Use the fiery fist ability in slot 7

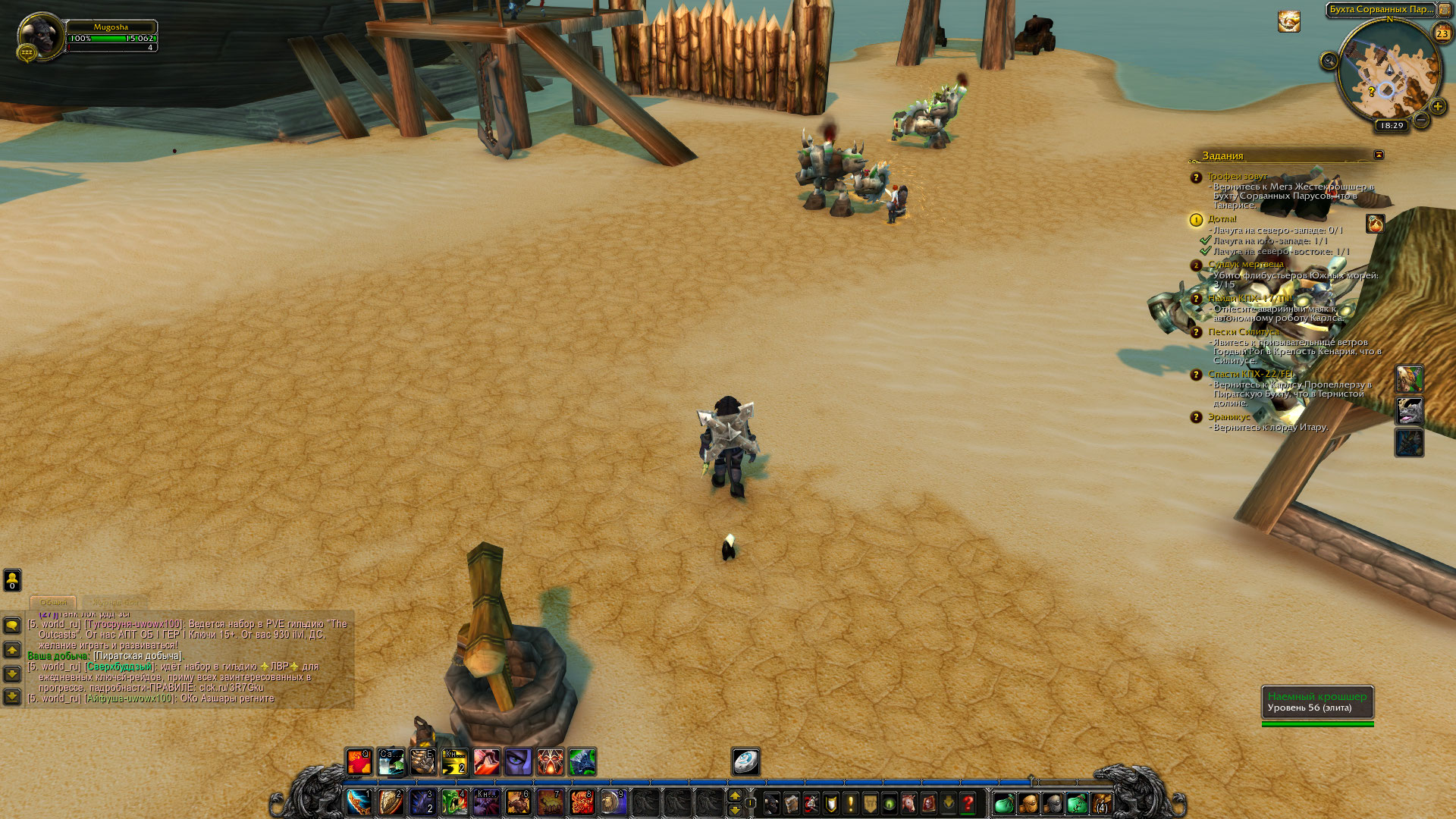[x=550, y=802]
